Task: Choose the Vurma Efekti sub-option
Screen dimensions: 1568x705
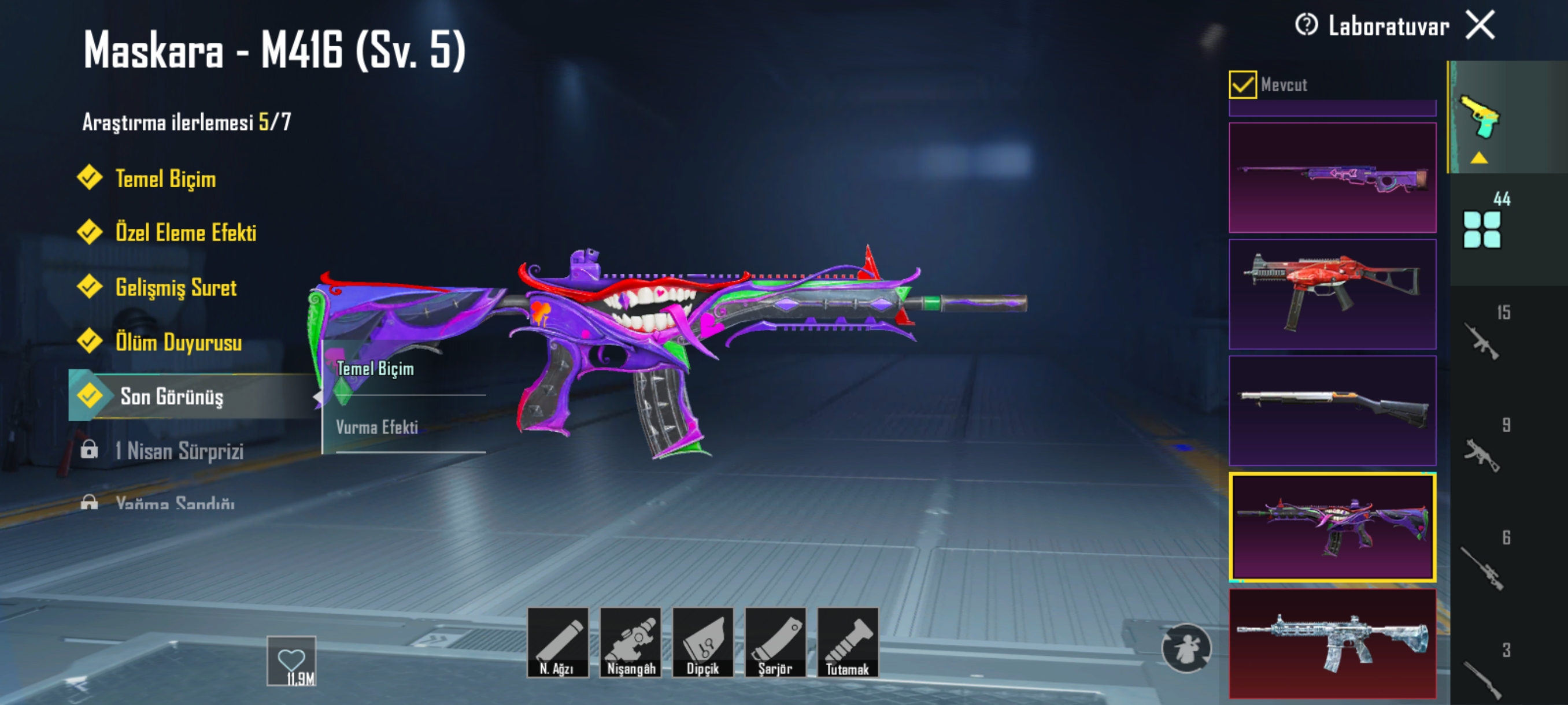Action: (377, 427)
